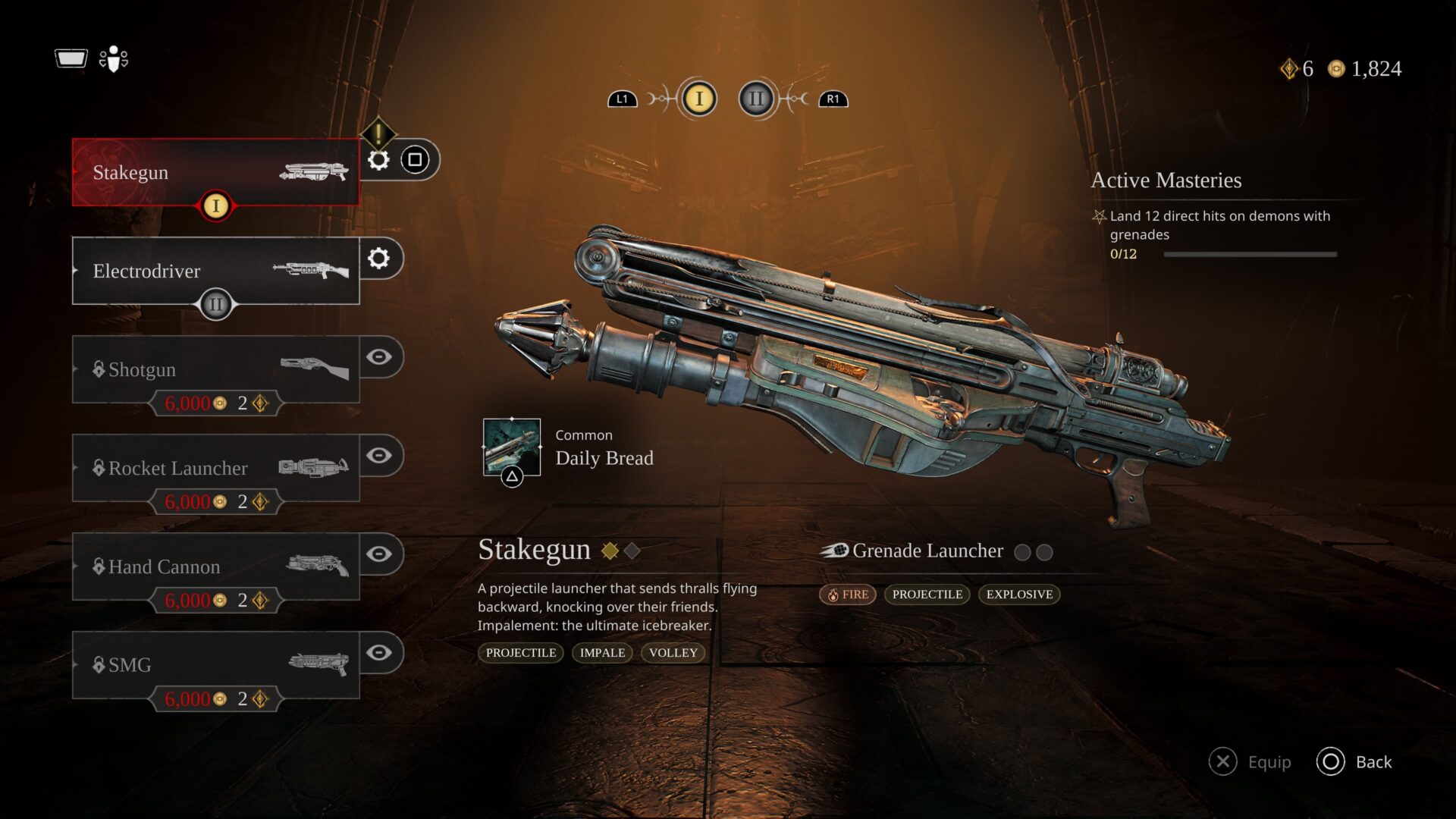Equip the selected weapon
This screenshot has height=819, width=1456.
point(1250,762)
